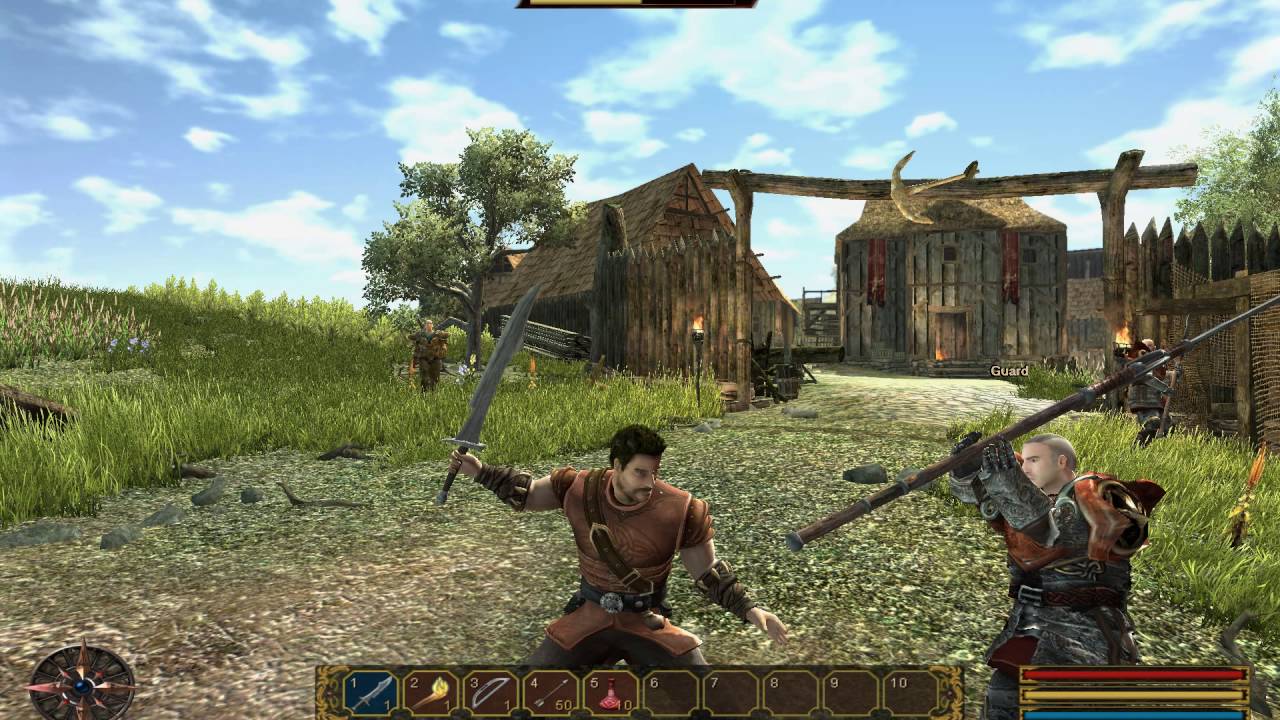This screenshot has width=1280, height=720.
Task: Click empty hotbar slot number 6
Action: (671, 692)
